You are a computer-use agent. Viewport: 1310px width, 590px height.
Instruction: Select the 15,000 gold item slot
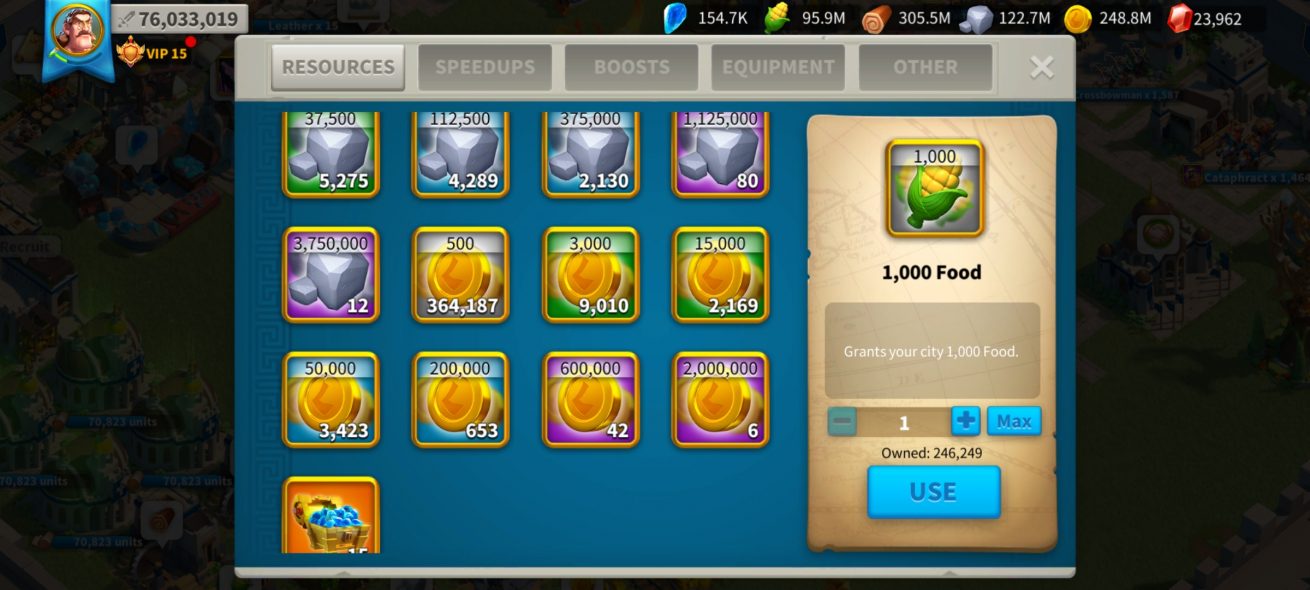721,275
